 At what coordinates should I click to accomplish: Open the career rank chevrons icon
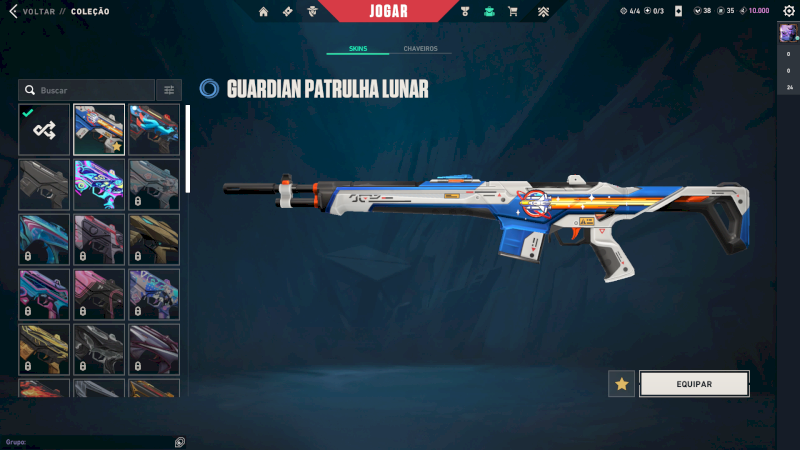coord(543,12)
